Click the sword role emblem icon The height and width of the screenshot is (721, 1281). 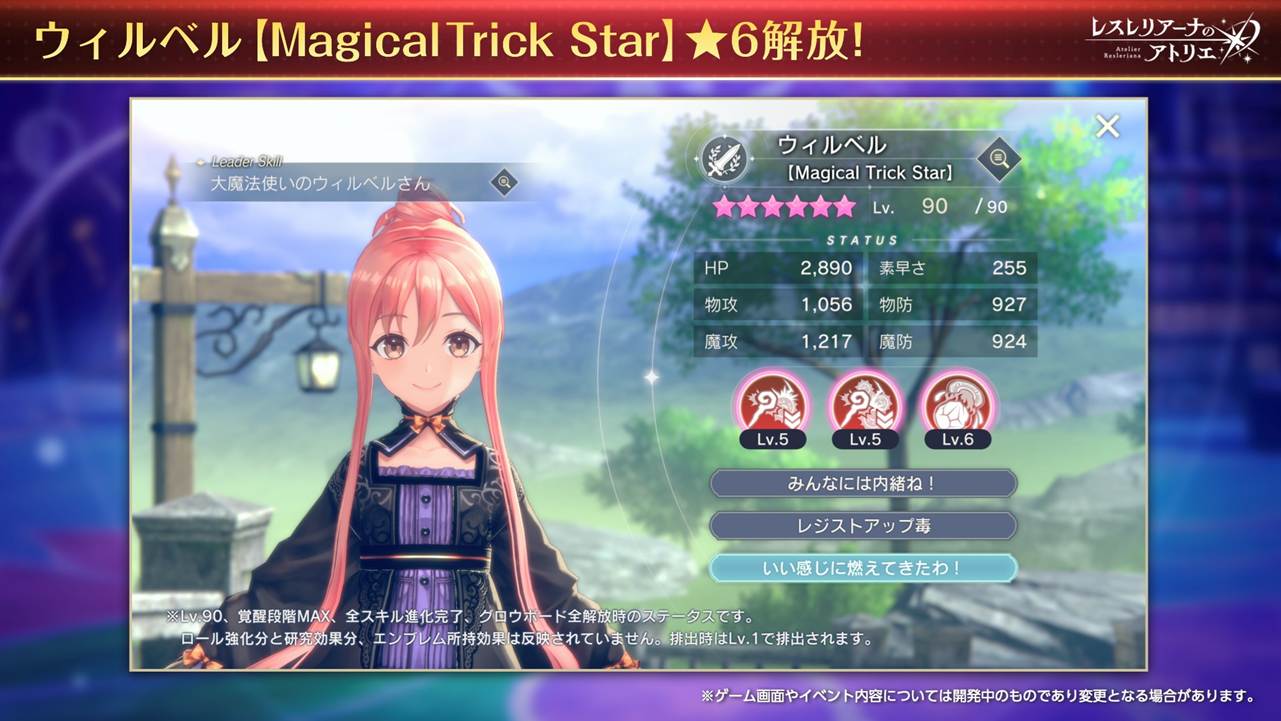coord(722,157)
